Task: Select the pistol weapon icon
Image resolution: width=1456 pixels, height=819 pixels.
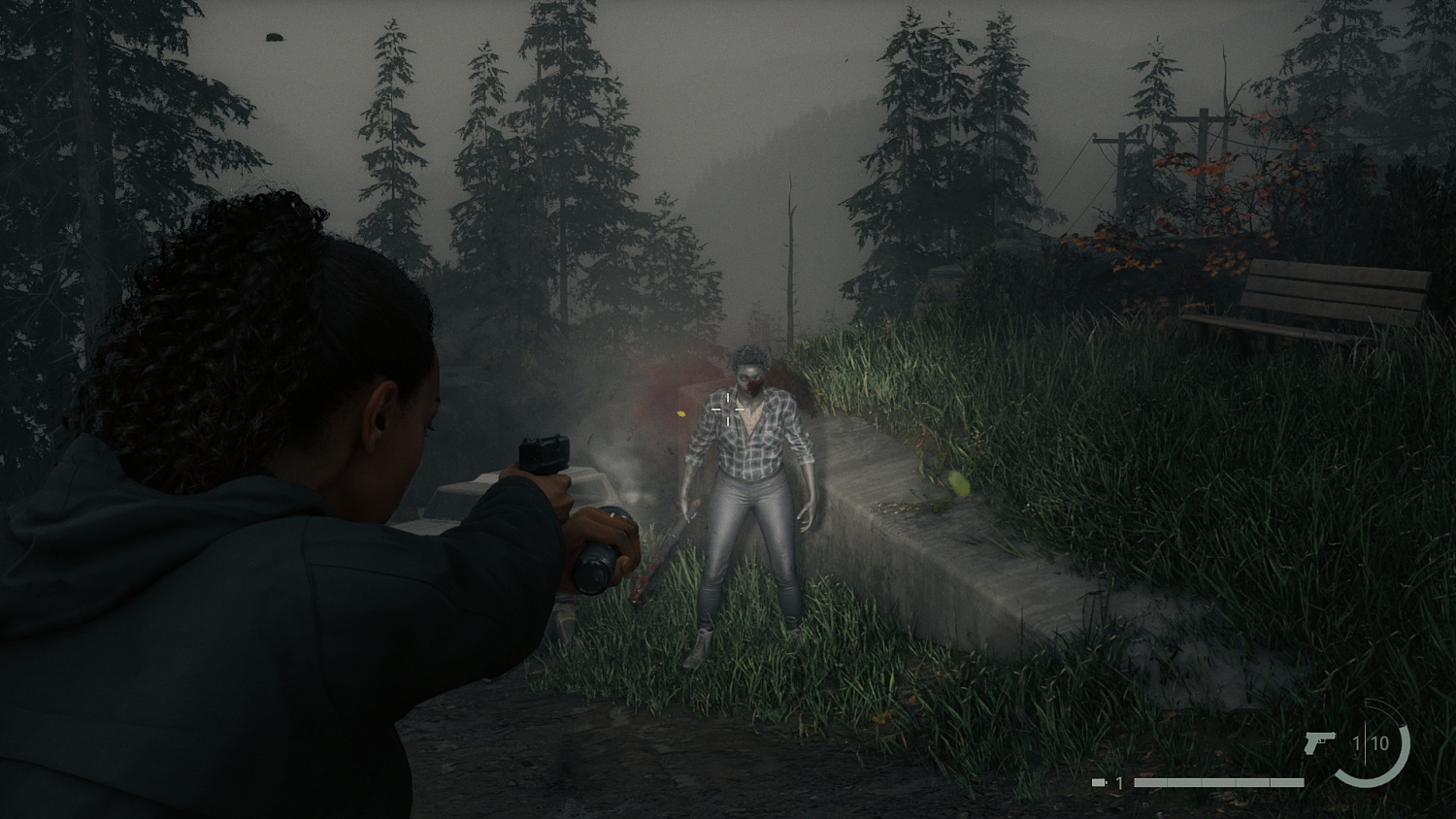Action: [x=1319, y=740]
